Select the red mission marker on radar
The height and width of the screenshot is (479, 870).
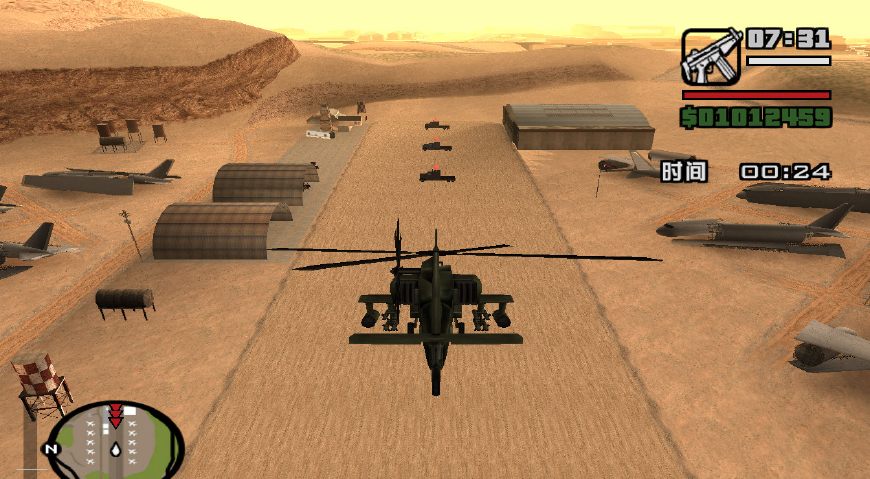coord(116,414)
